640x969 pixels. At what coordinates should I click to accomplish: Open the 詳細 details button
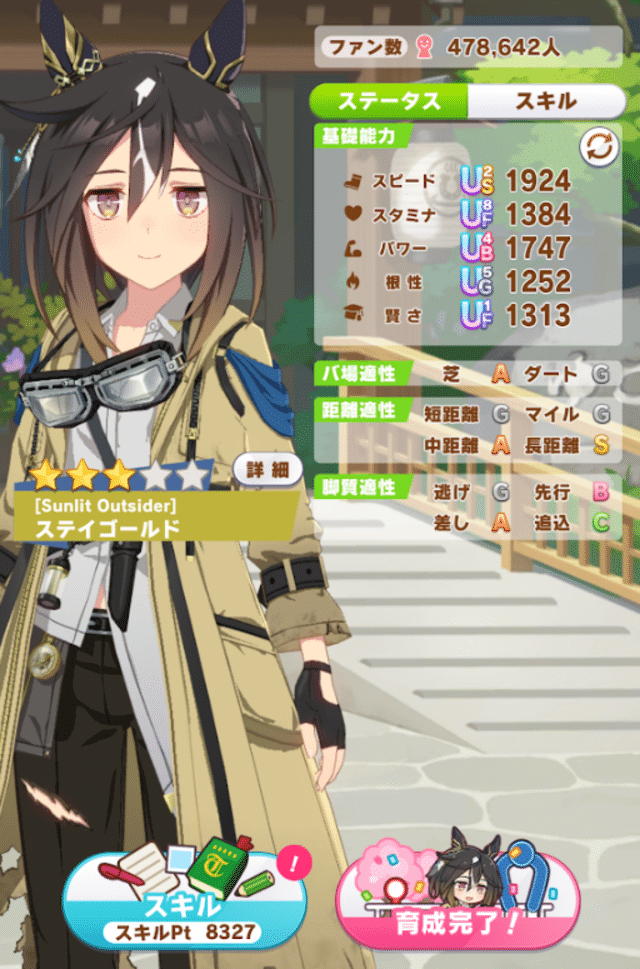[268, 469]
